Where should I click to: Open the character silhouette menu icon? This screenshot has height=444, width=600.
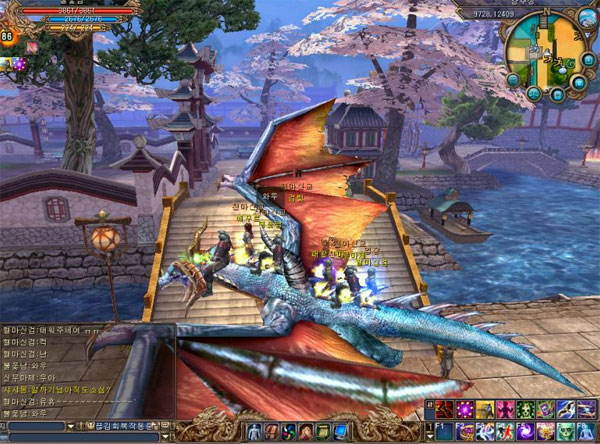tap(253, 430)
